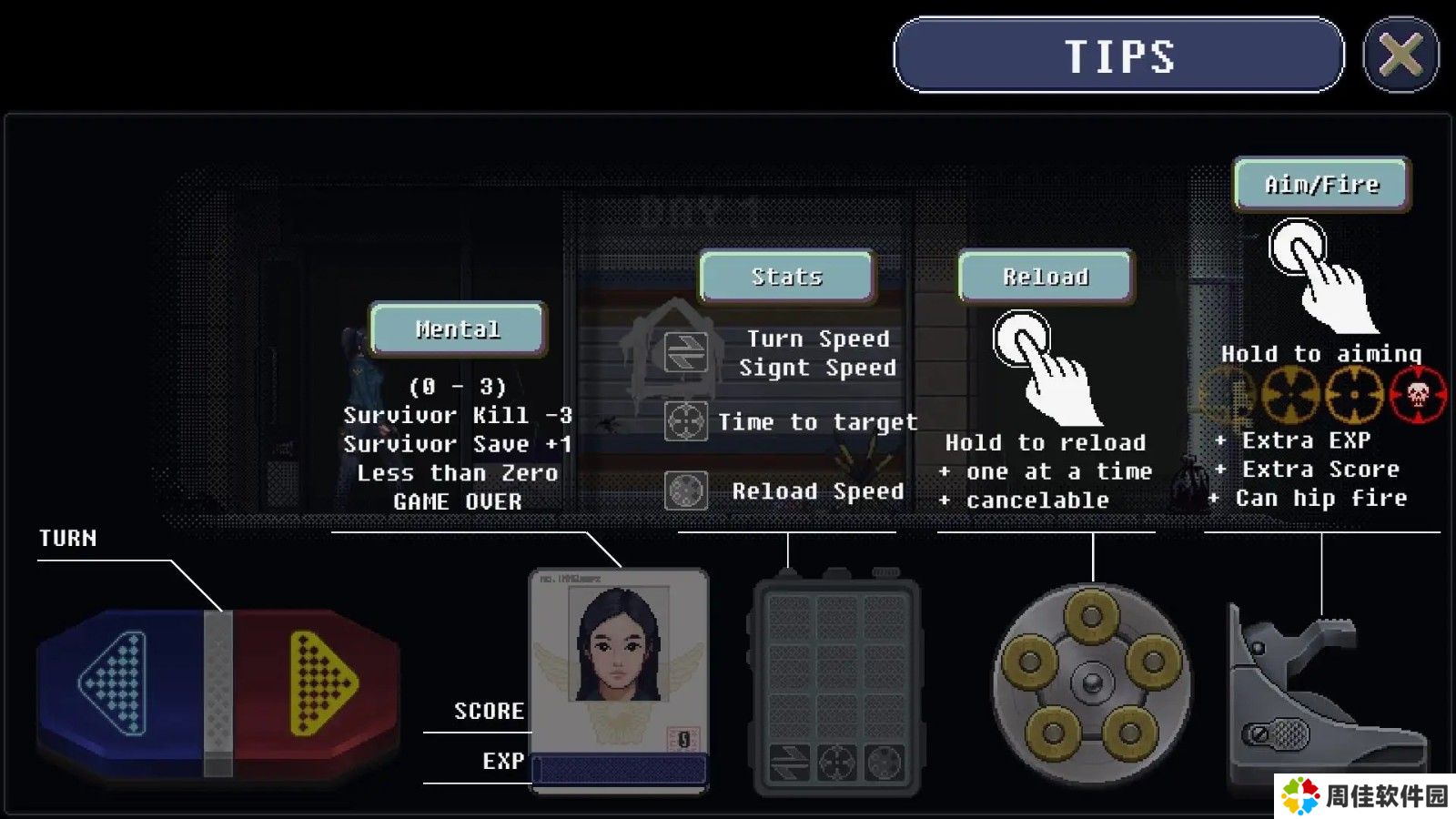Tap the revolver cylinder to reload
The width and height of the screenshot is (1456, 819).
(1090, 684)
